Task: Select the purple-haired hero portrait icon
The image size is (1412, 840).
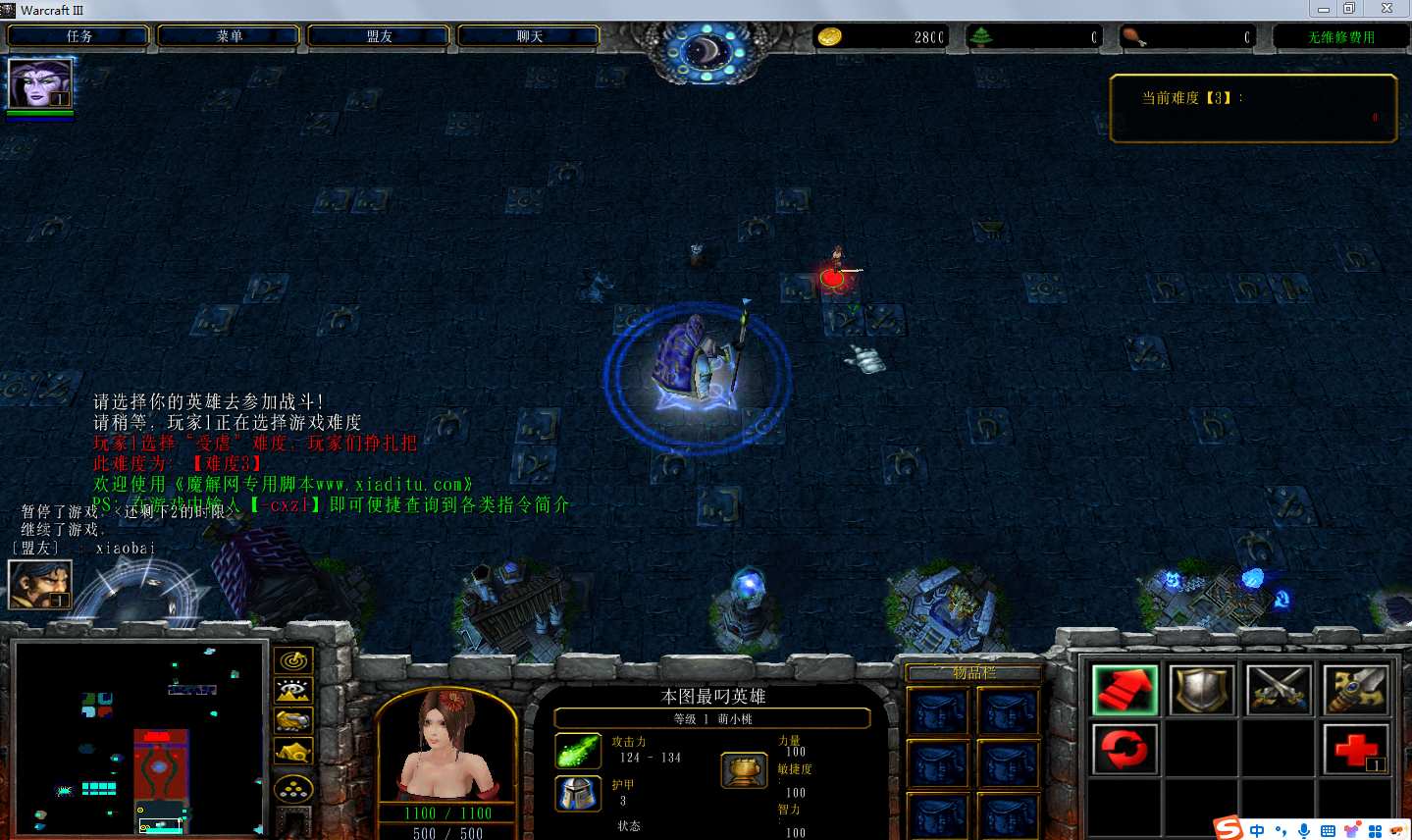Action: click(x=39, y=83)
